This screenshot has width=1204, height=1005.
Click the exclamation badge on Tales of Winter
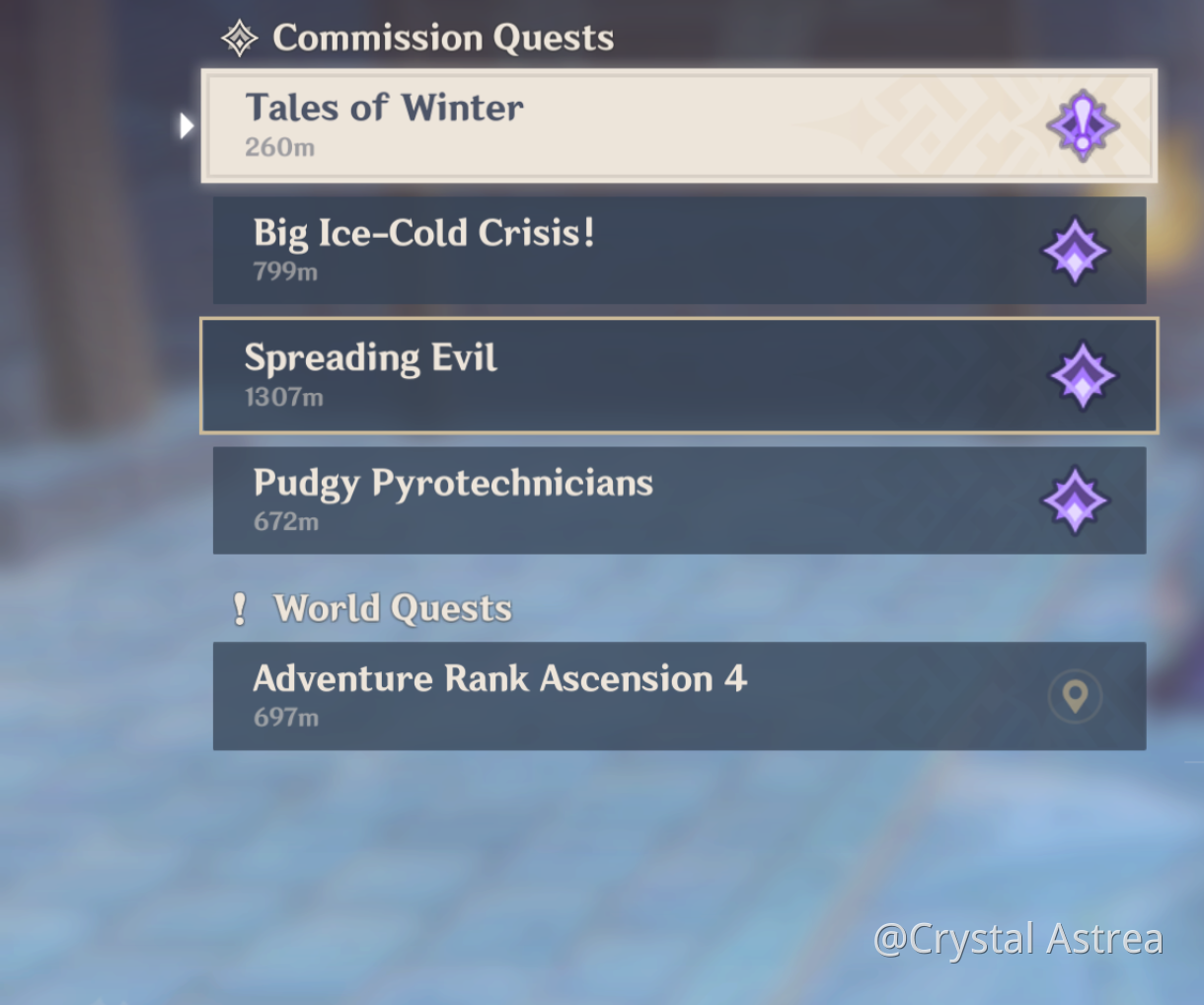pos(1083,126)
